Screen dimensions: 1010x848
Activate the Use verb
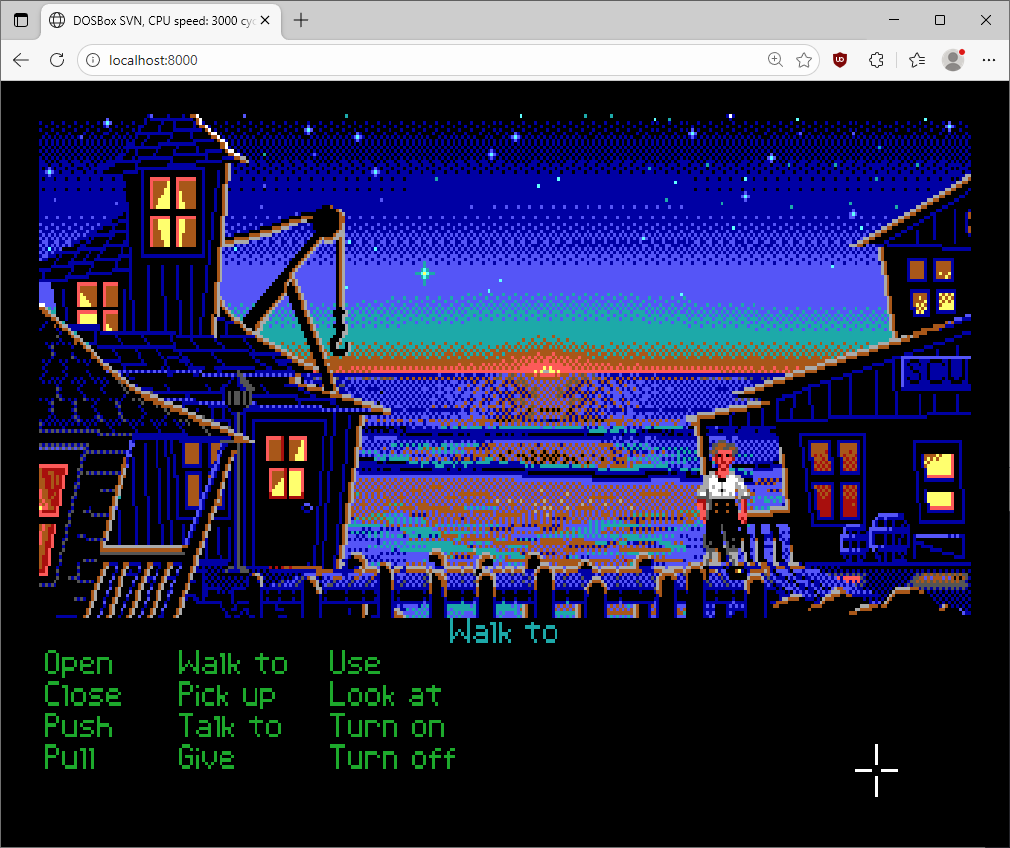point(355,664)
